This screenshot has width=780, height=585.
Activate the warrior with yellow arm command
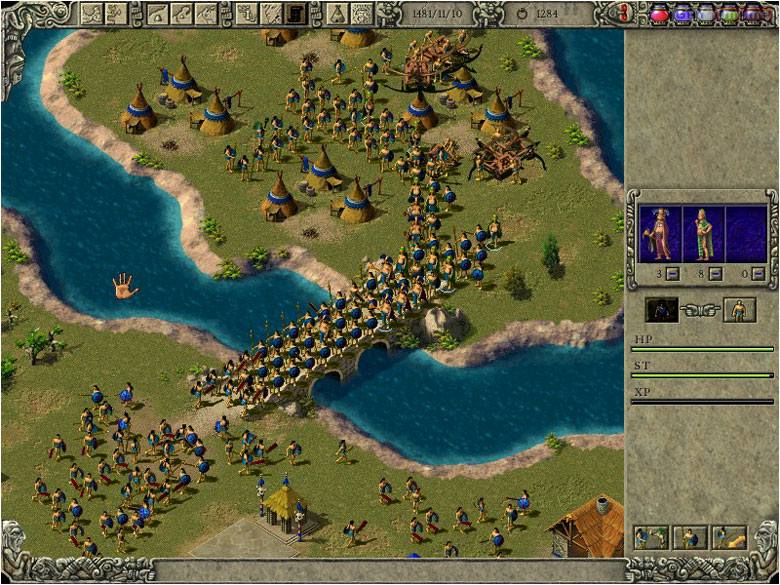(x=729, y=538)
